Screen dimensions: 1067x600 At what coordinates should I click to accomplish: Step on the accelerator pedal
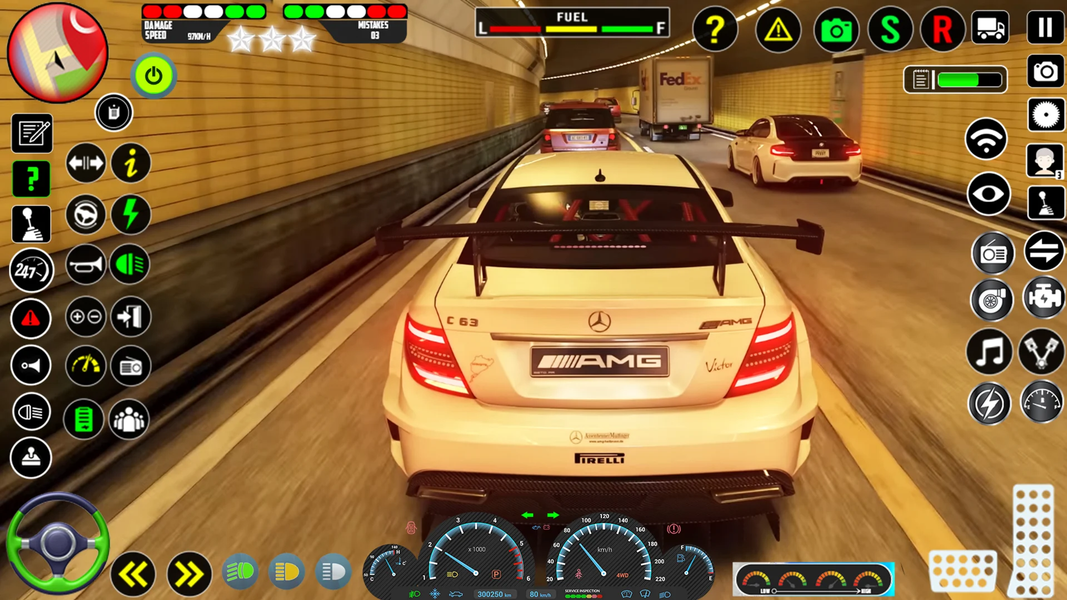click(x=1034, y=540)
